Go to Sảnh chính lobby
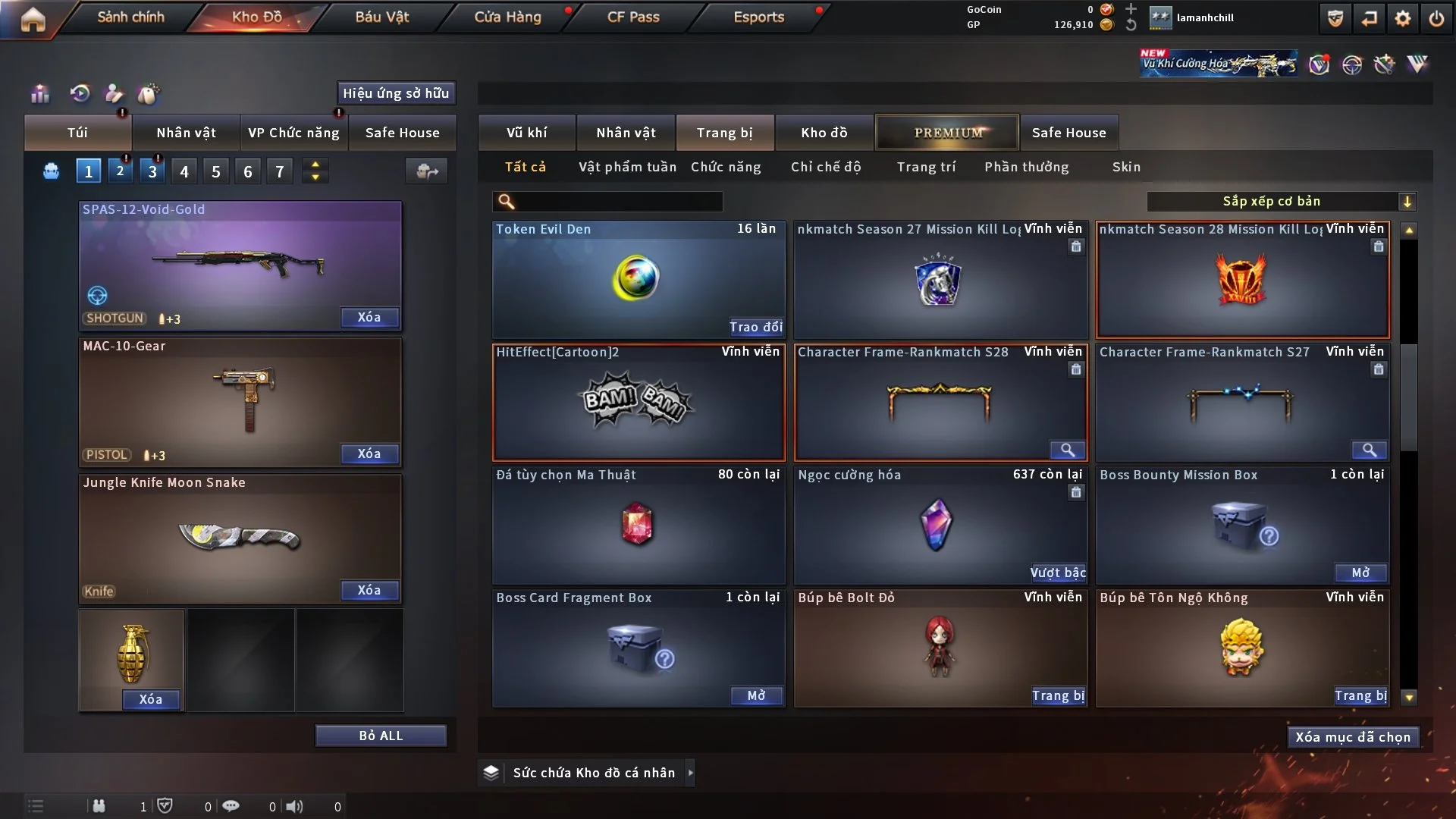 [x=130, y=17]
